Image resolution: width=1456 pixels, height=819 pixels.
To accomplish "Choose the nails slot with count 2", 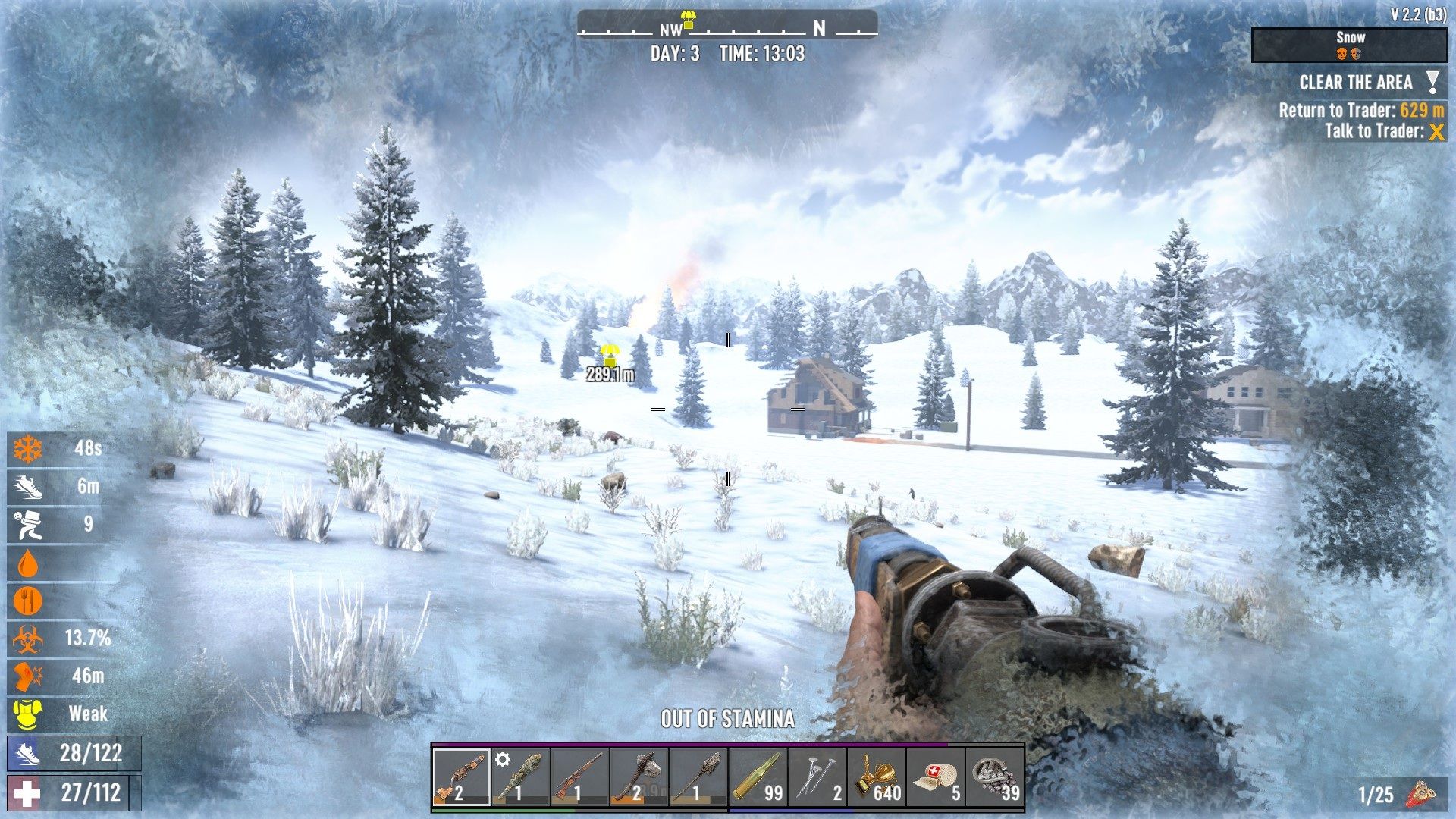I will tap(816, 777).
